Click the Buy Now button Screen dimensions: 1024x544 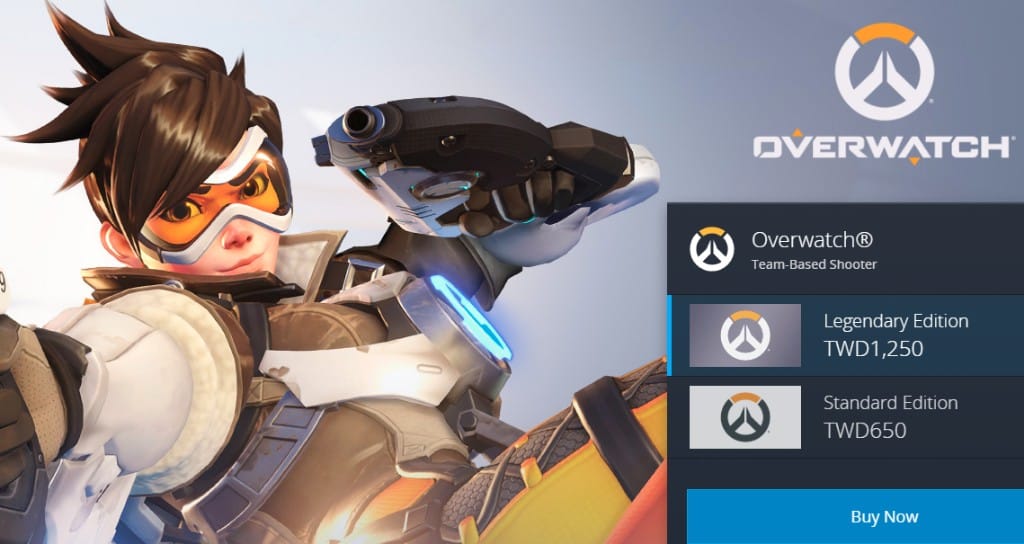[x=884, y=517]
